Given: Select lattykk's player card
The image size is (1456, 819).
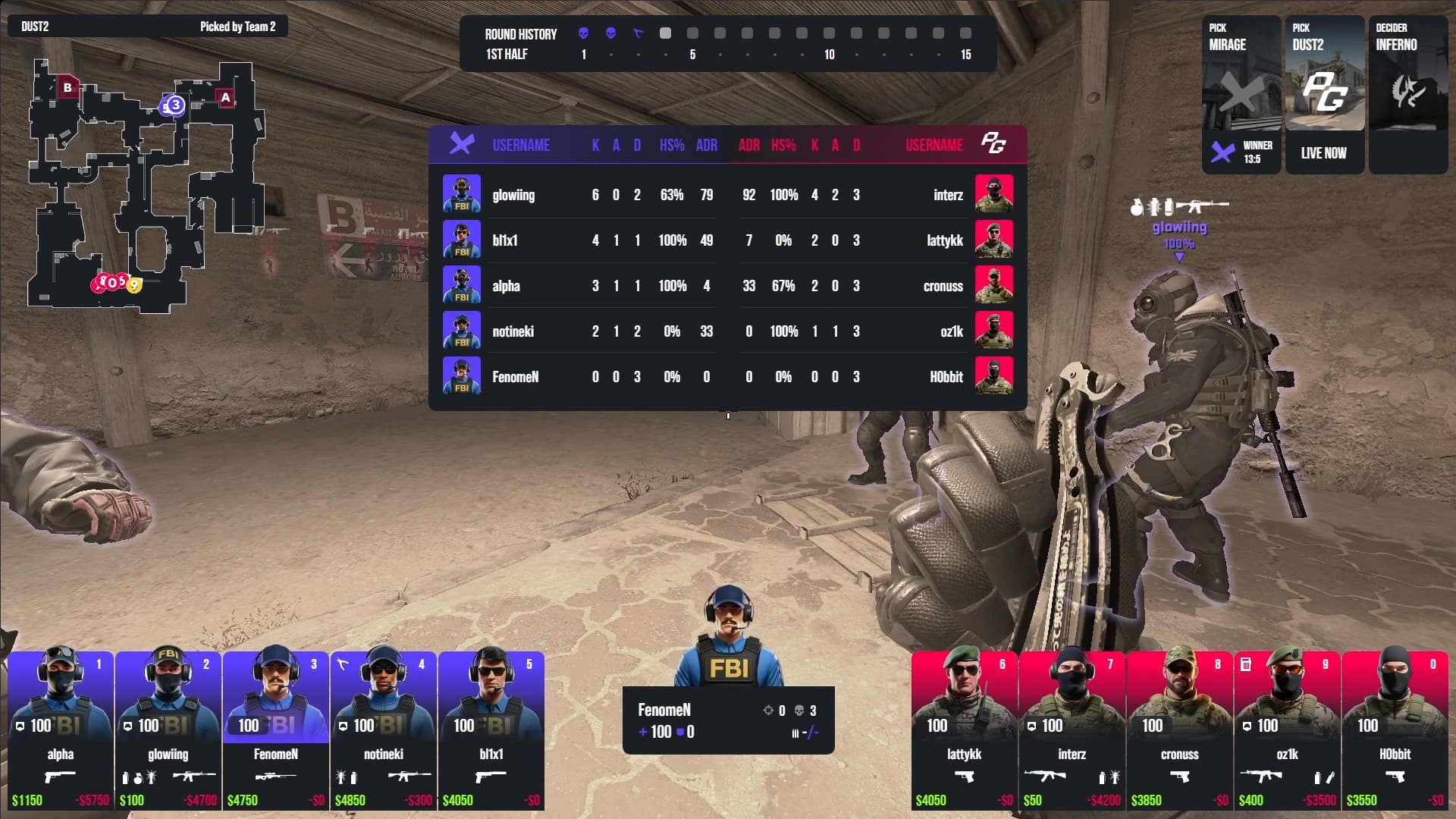Looking at the screenshot, I should 964,730.
